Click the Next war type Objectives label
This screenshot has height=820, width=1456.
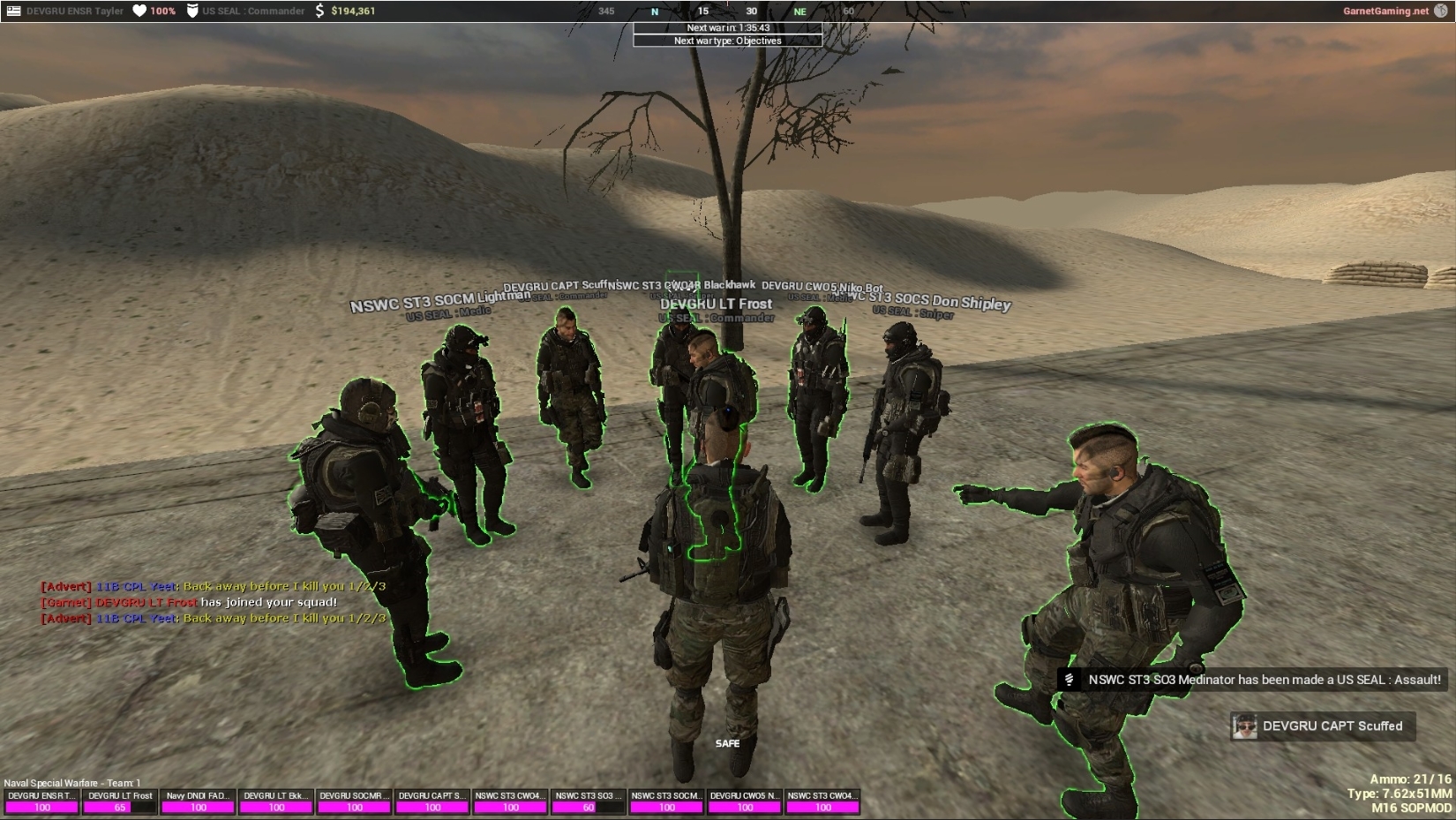727,41
